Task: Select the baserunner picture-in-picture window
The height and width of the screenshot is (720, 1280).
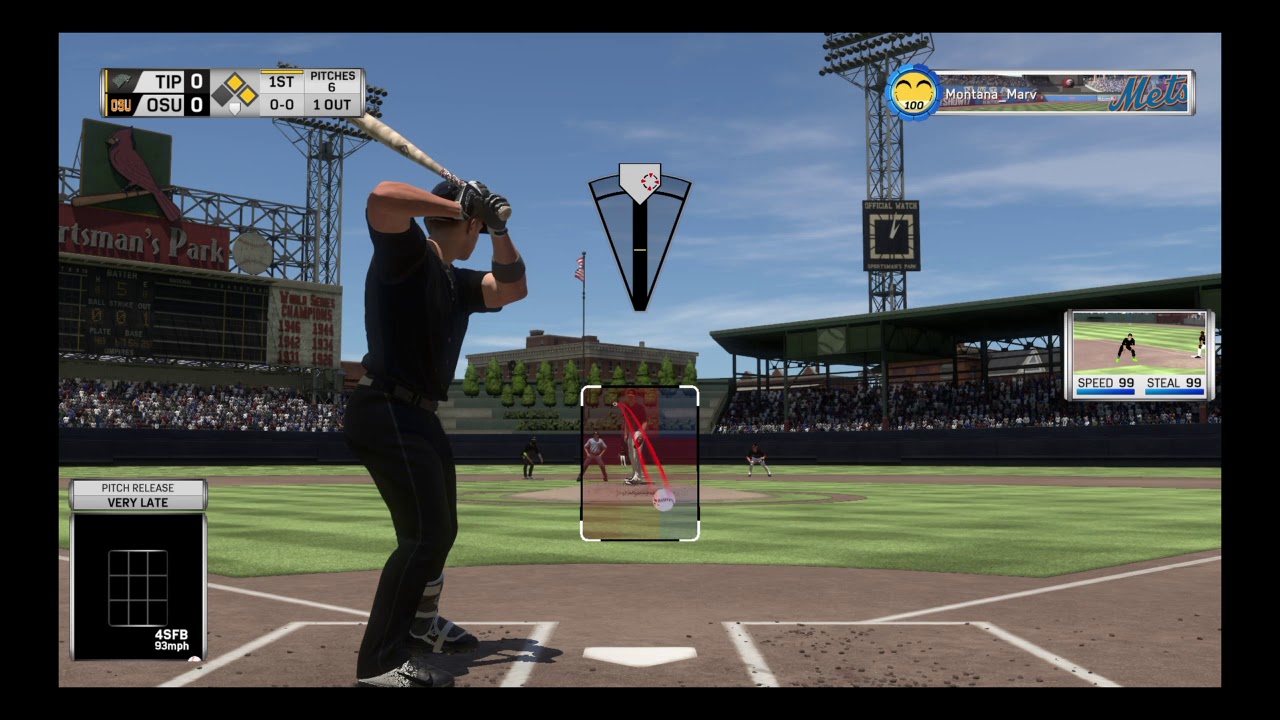Action: point(1139,355)
